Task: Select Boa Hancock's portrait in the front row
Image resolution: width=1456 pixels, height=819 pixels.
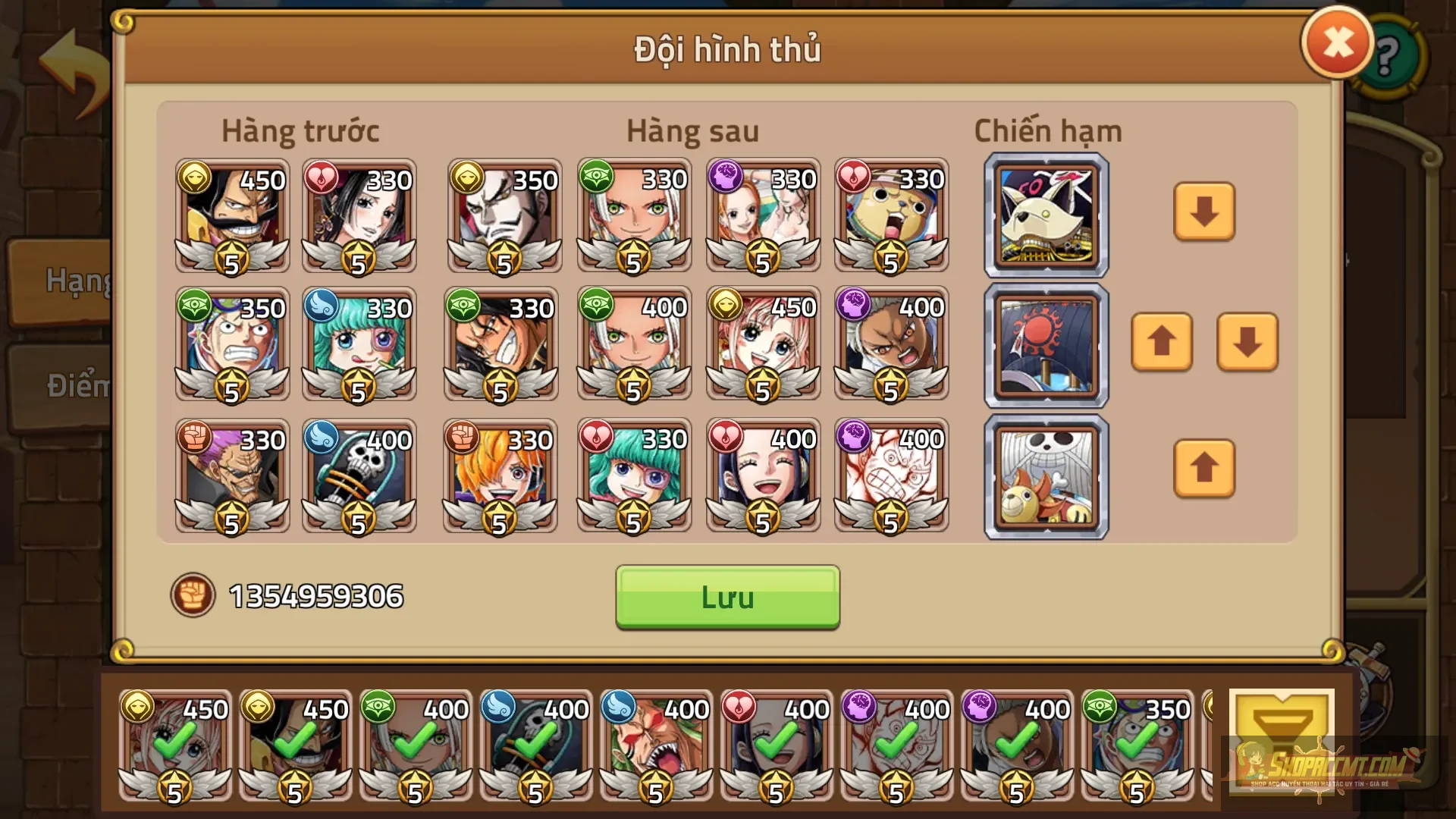Action: point(358,216)
